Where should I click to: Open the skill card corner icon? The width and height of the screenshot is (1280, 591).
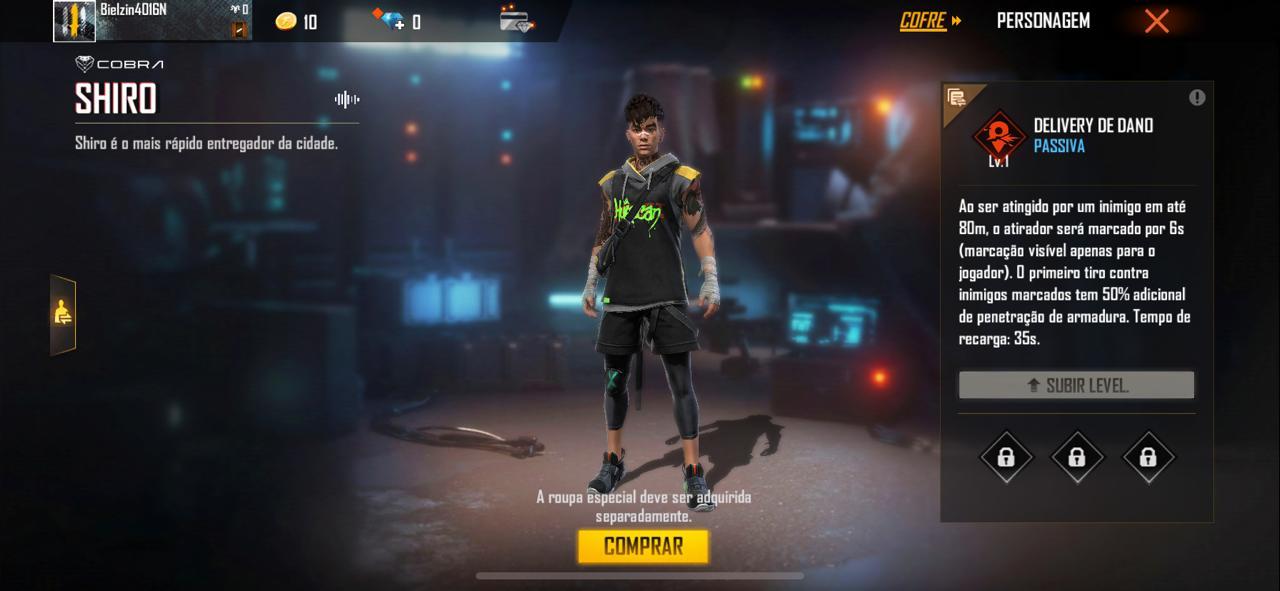pyautogui.click(x=957, y=97)
